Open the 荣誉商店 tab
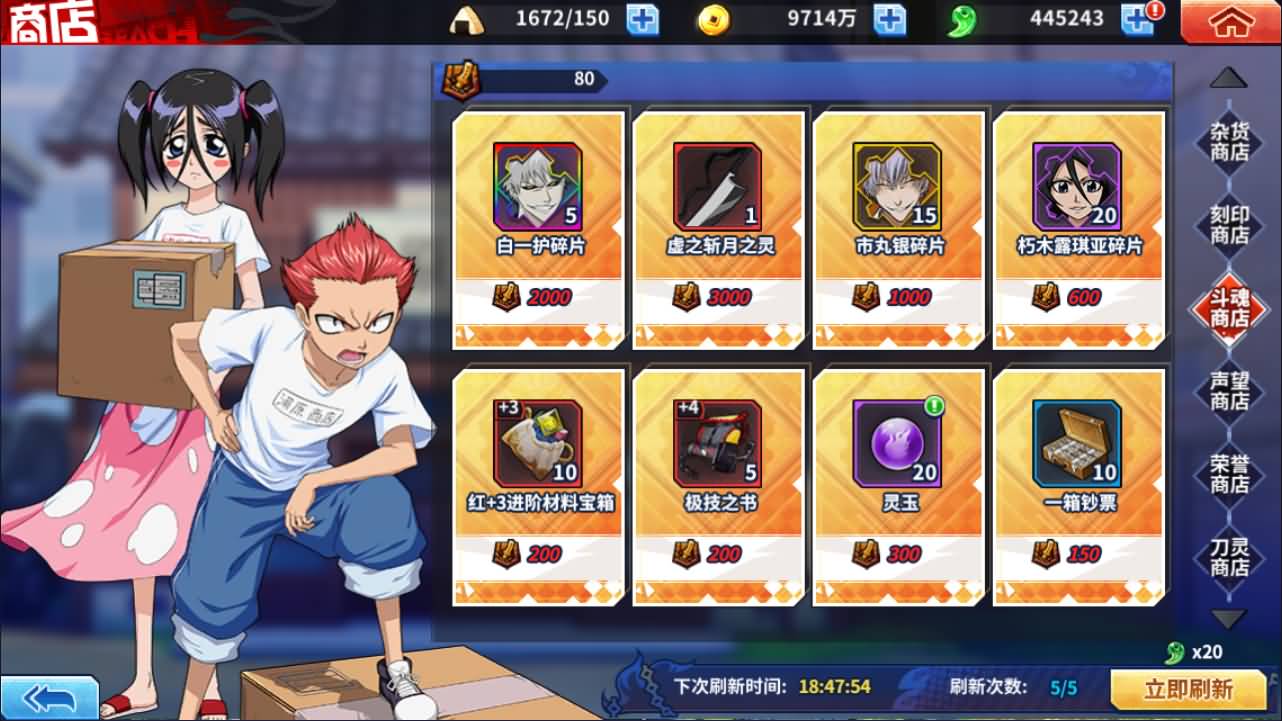 1229,474
